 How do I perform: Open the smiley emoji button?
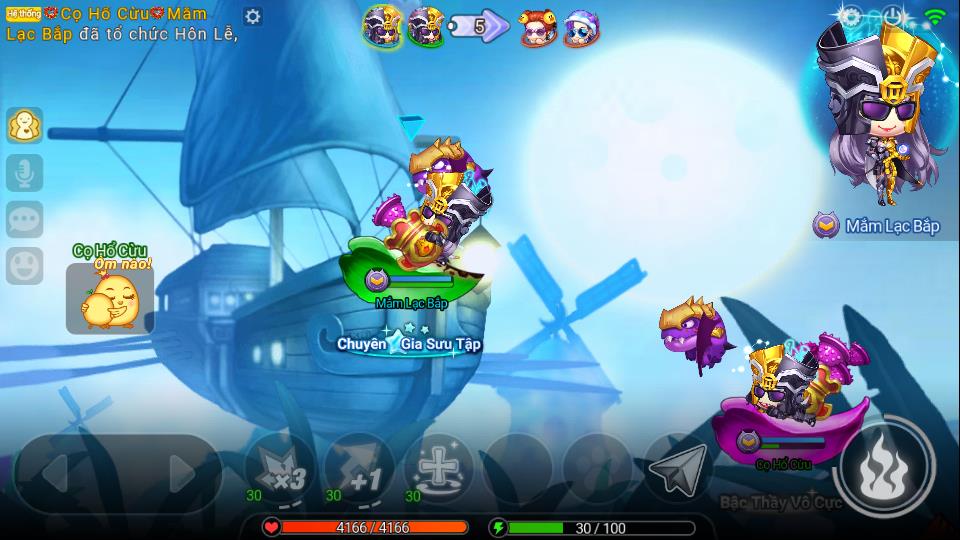pos(24,265)
